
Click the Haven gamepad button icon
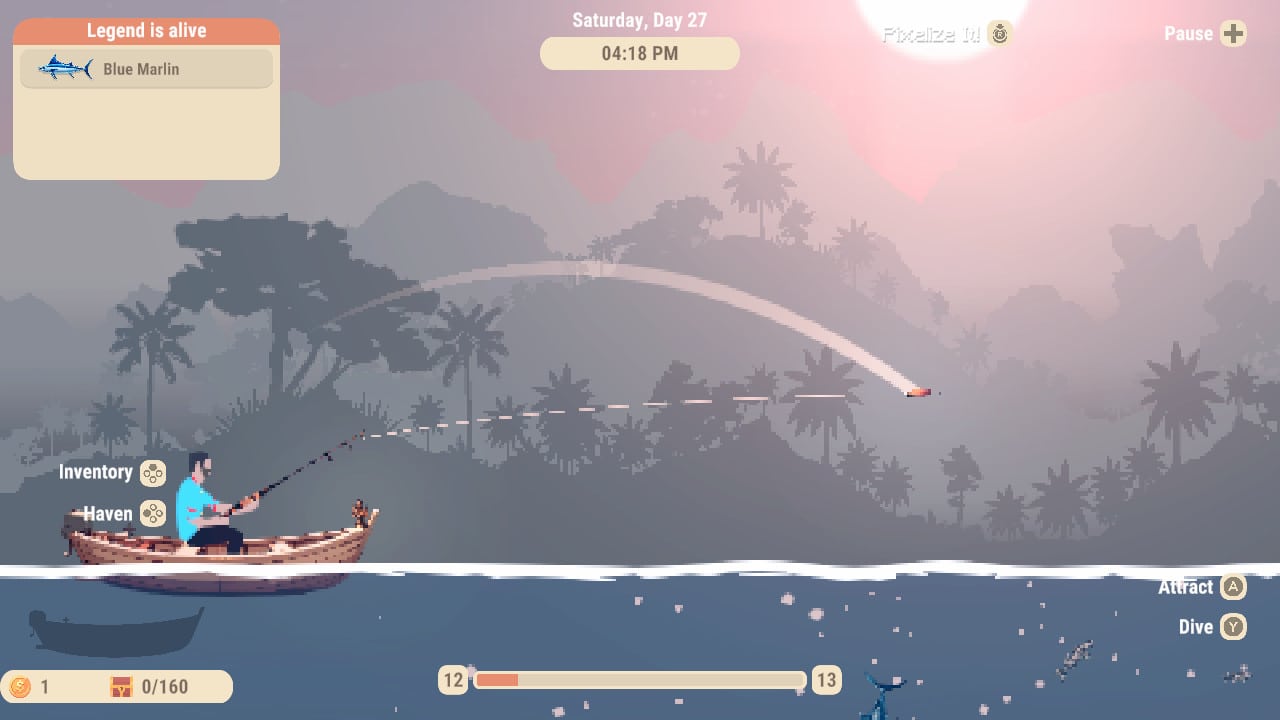click(x=150, y=514)
